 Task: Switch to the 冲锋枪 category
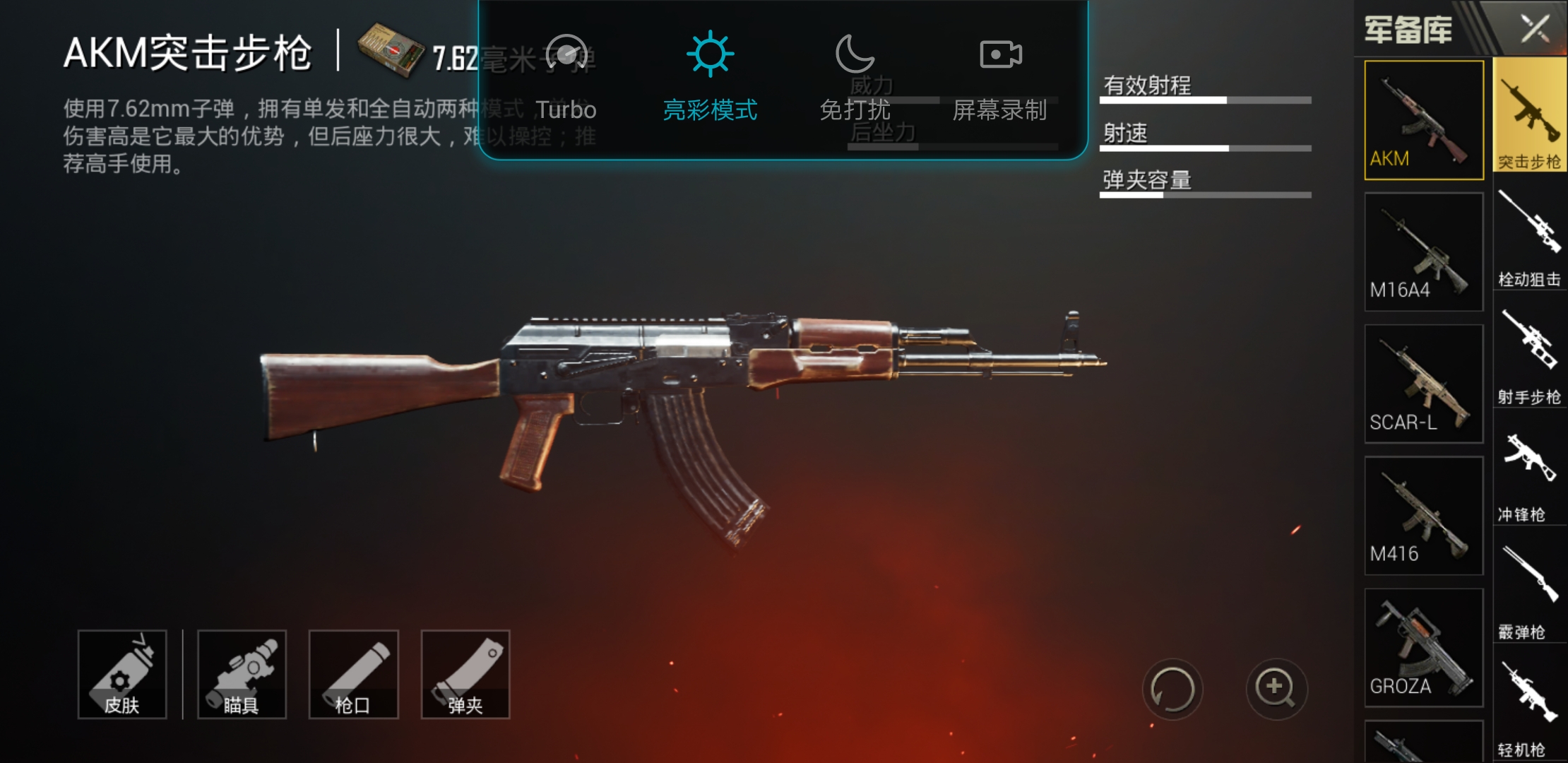point(1530,473)
